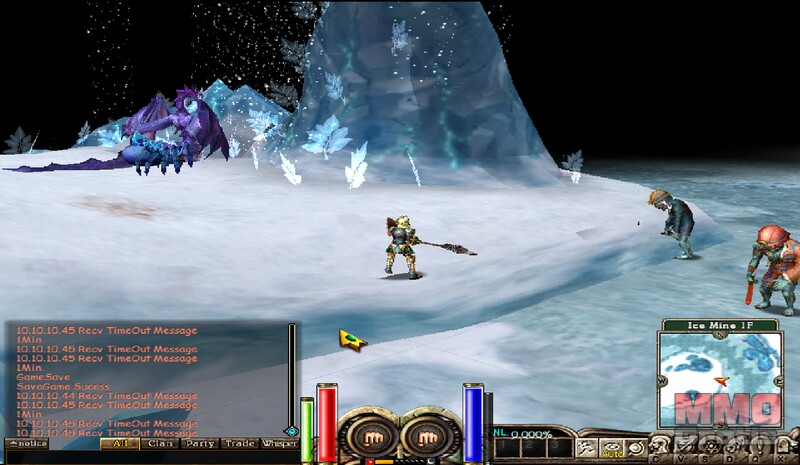Select the Party chat tab

coord(198,443)
